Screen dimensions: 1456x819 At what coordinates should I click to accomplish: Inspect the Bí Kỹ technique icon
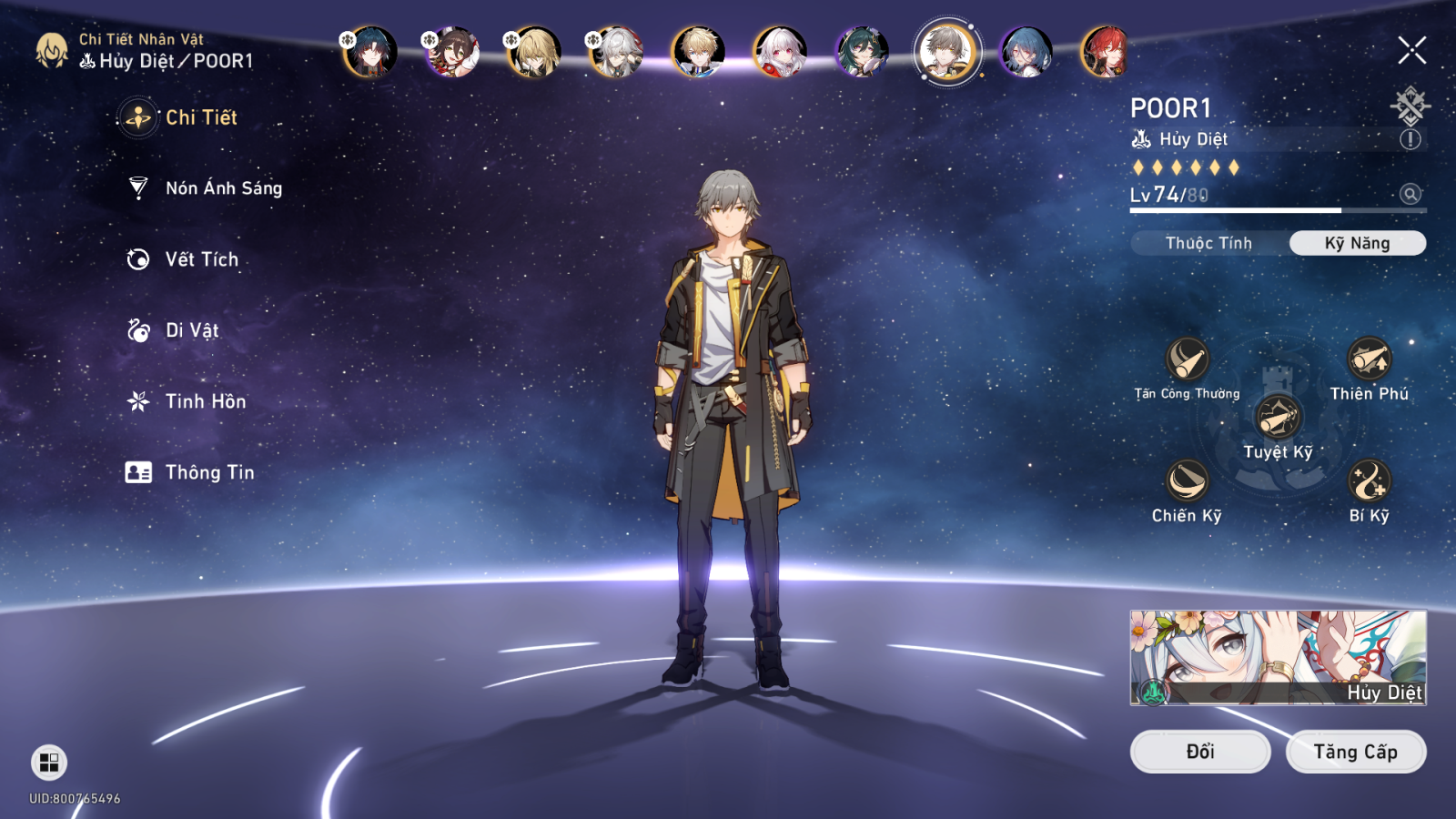coord(1369,481)
